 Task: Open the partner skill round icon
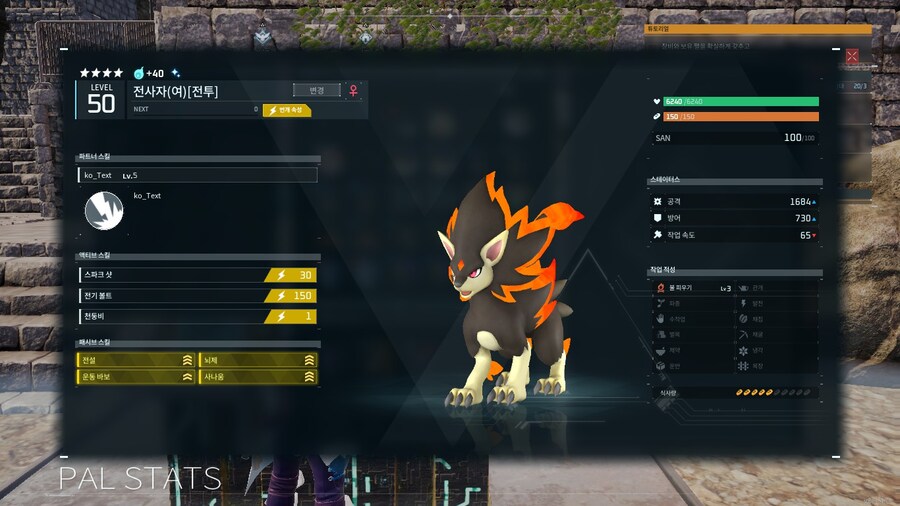(x=102, y=209)
